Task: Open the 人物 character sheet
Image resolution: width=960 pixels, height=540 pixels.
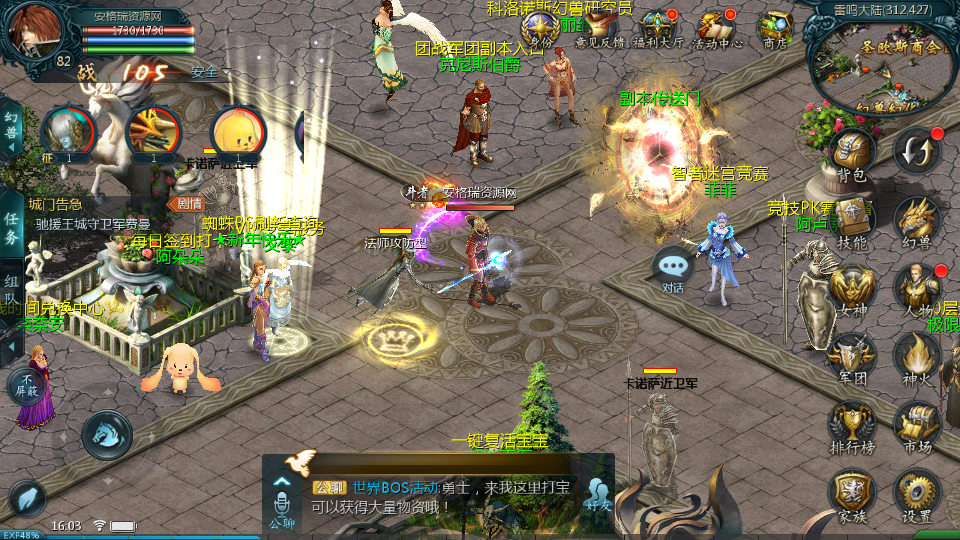Action: click(x=916, y=288)
